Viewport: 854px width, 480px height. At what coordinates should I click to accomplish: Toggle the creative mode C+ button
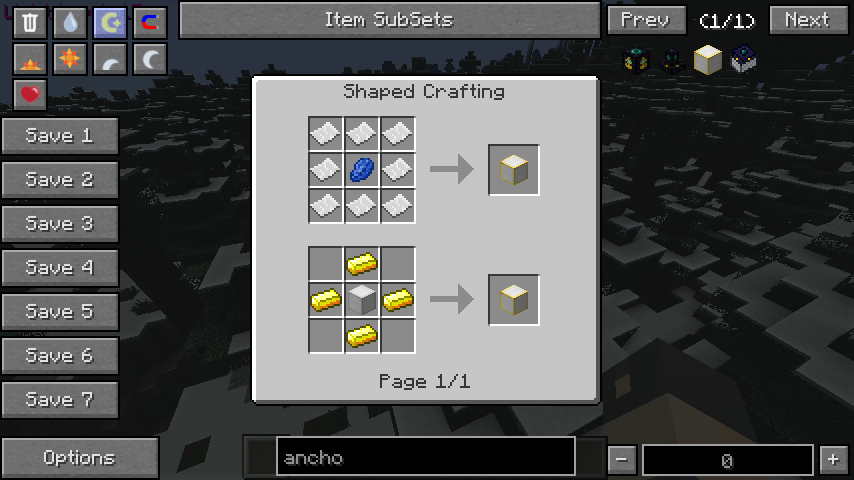tap(110, 22)
